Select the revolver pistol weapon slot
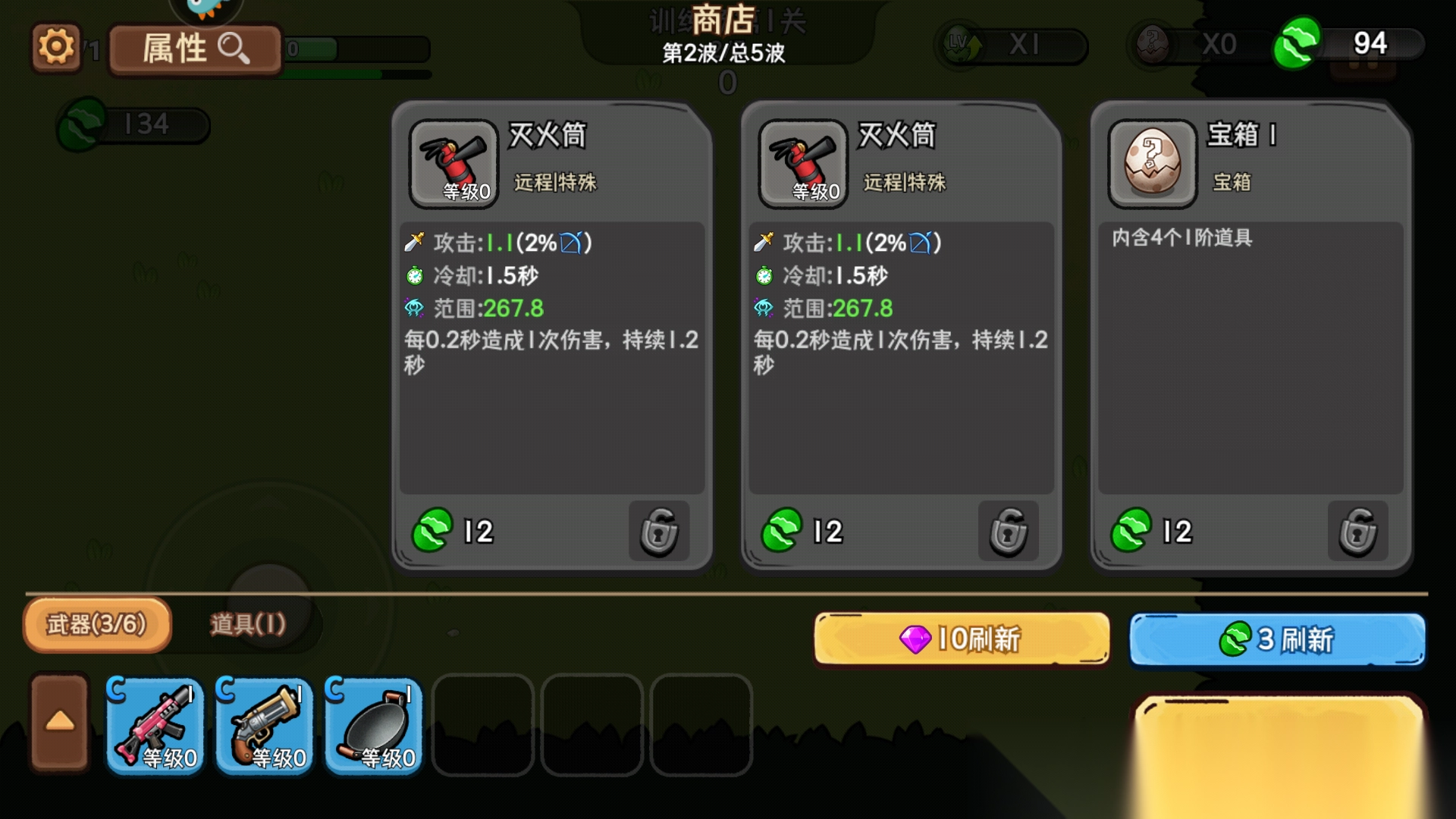This screenshot has height=819, width=1456. pos(265,726)
